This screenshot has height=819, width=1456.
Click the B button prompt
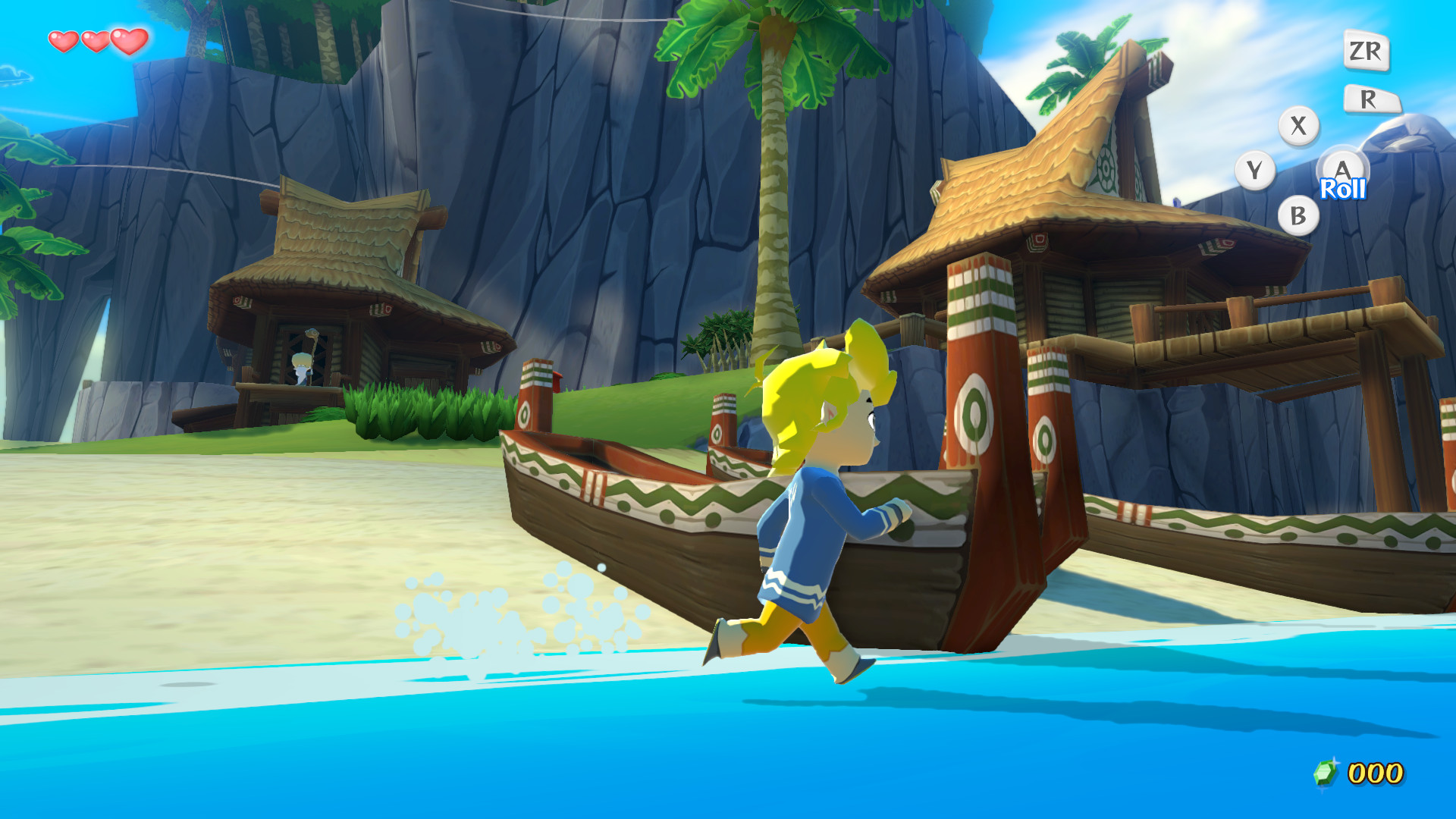(1300, 215)
